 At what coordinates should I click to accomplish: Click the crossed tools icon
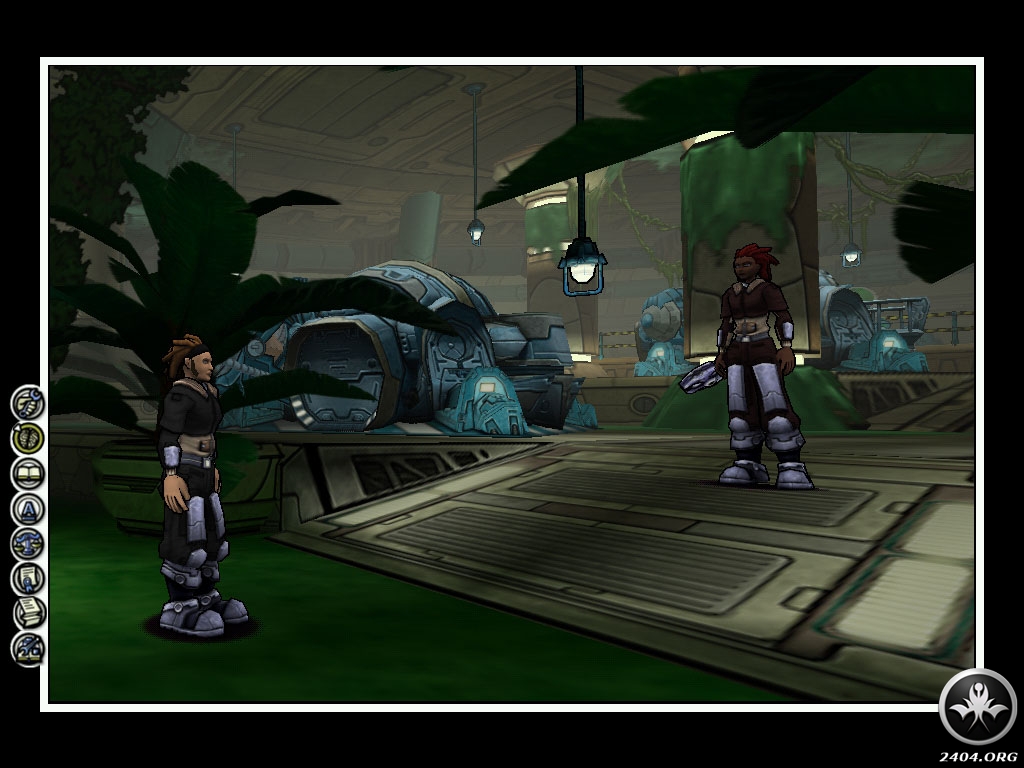coord(28,649)
